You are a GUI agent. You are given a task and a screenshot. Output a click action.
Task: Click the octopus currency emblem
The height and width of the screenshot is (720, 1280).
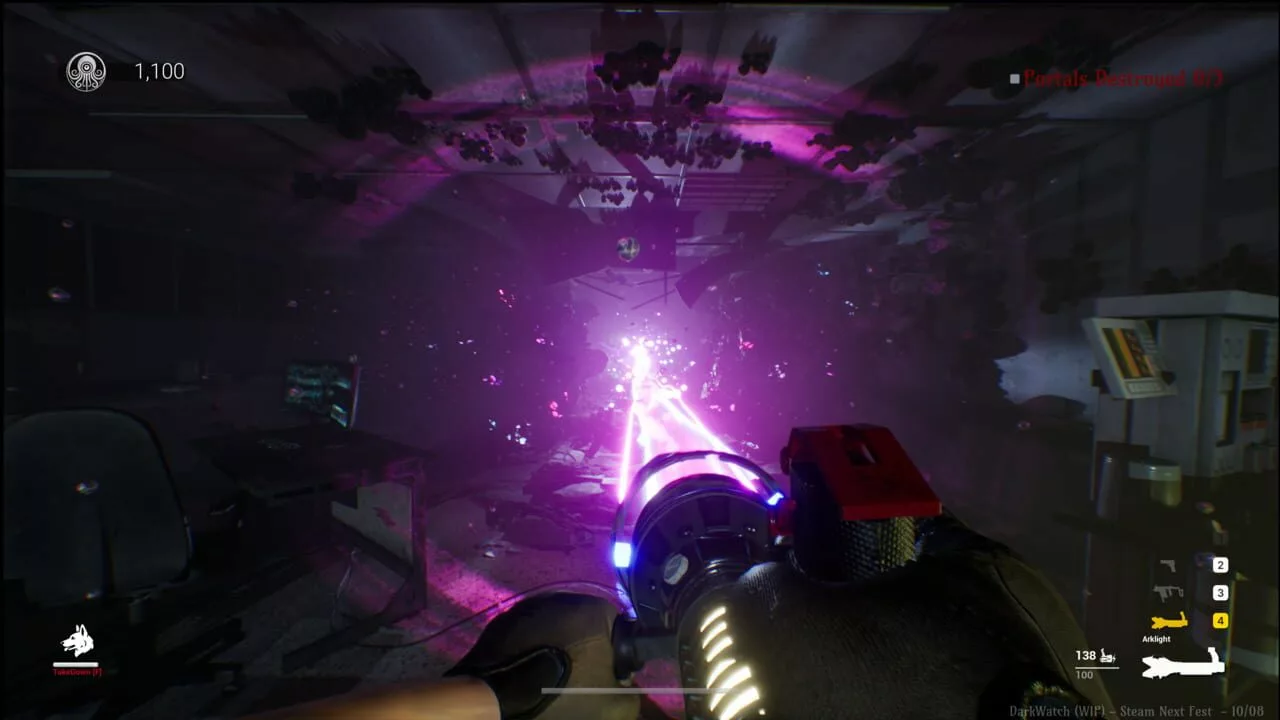click(x=86, y=70)
